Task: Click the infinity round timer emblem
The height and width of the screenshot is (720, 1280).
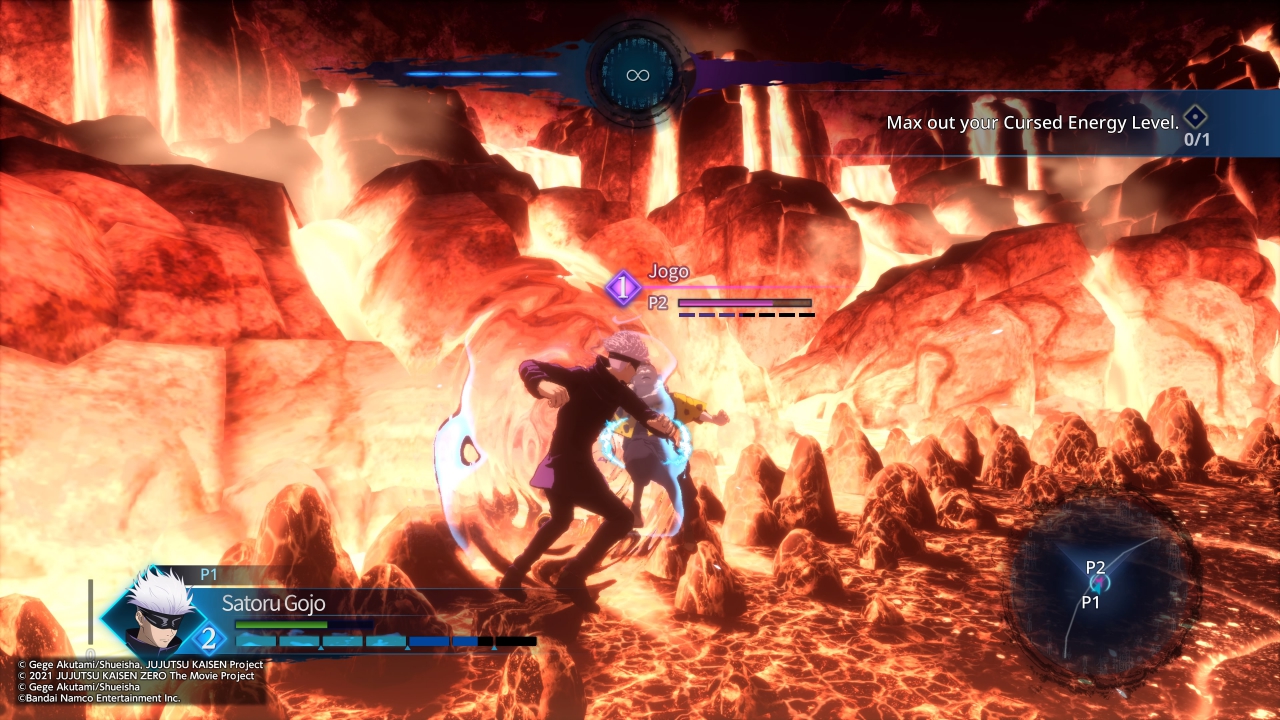Action: click(638, 74)
